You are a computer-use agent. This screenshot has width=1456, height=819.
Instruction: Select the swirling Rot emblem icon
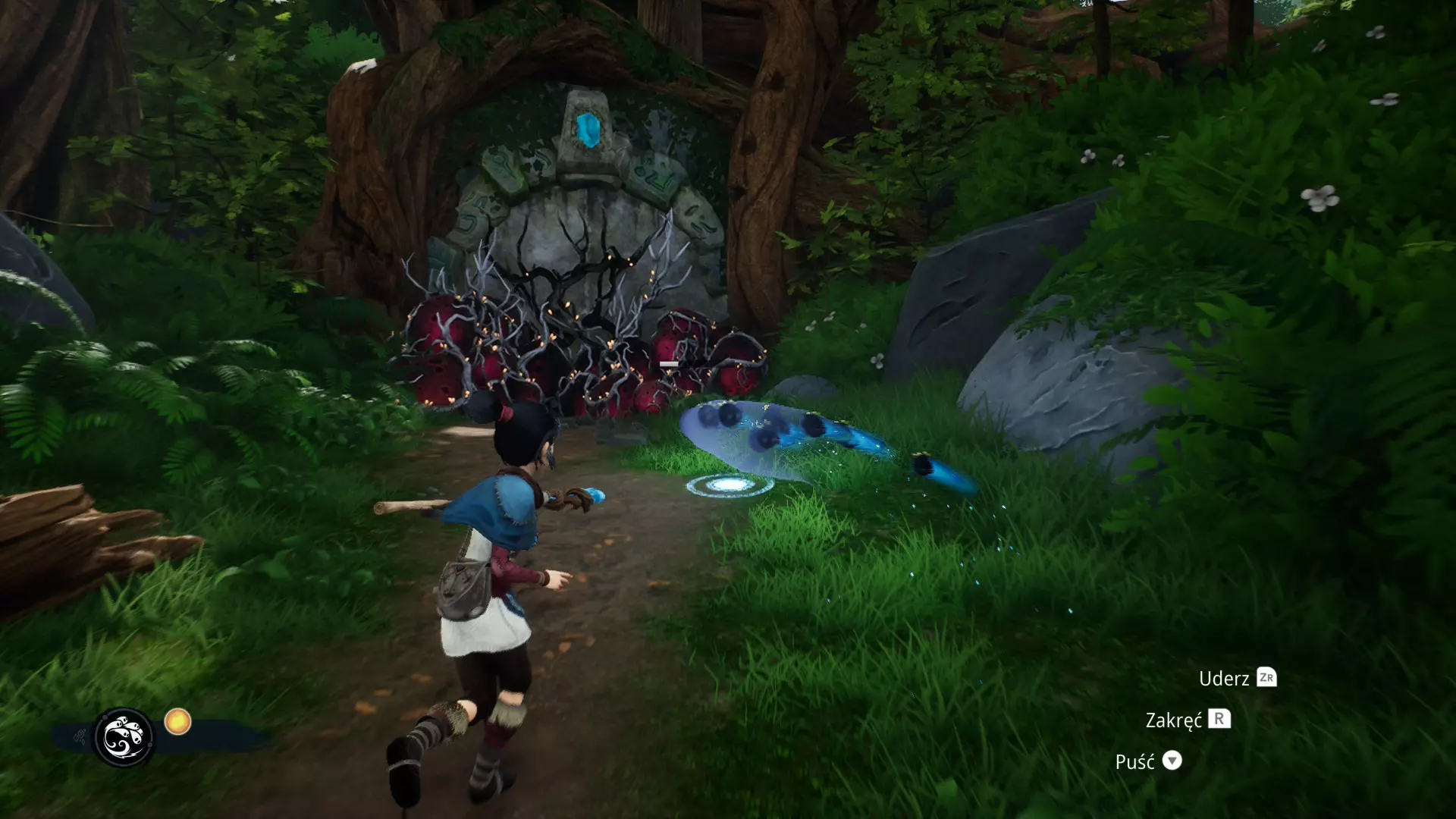pyautogui.click(x=123, y=737)
